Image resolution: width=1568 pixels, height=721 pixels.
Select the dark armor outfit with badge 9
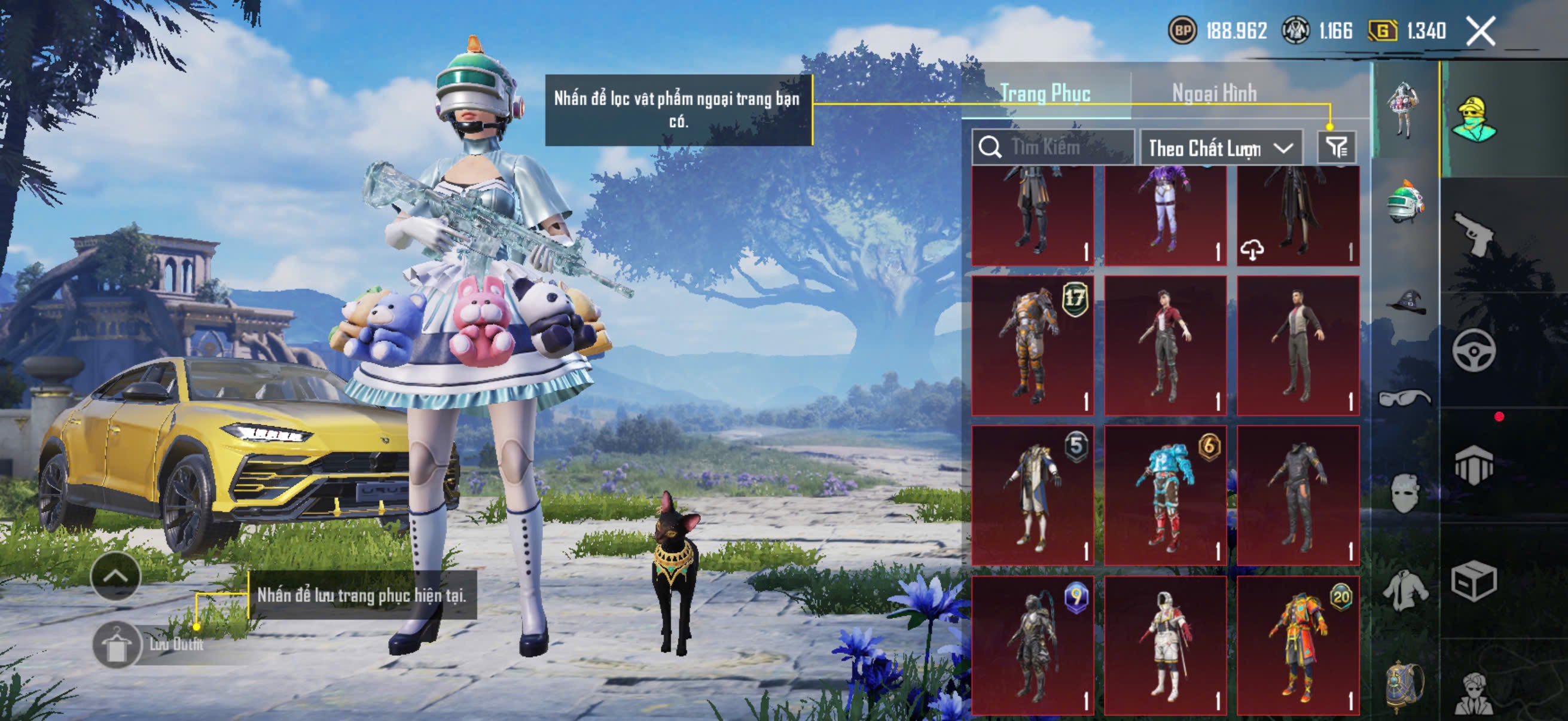[1032, 645]
